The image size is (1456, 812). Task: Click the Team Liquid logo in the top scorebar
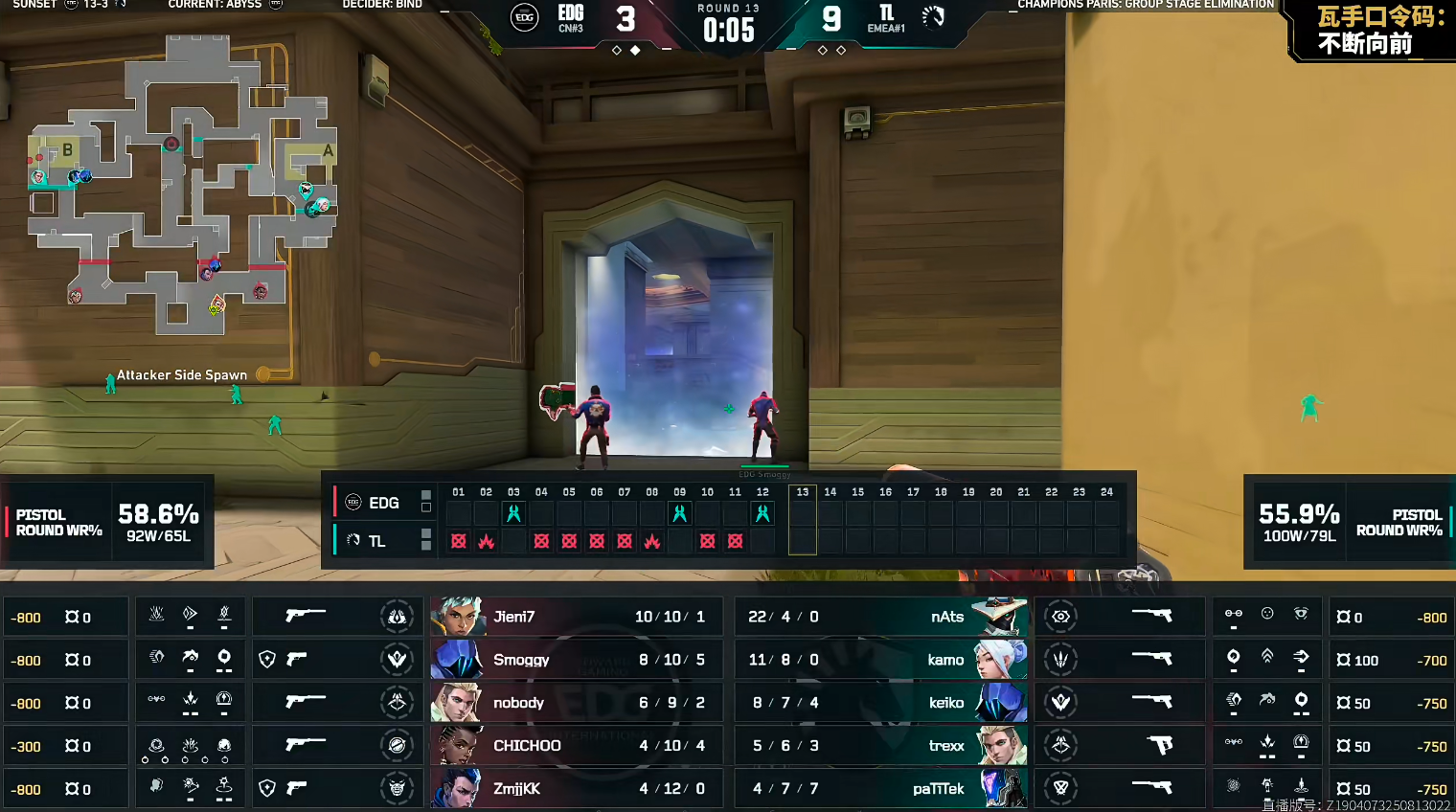(932, 16)
